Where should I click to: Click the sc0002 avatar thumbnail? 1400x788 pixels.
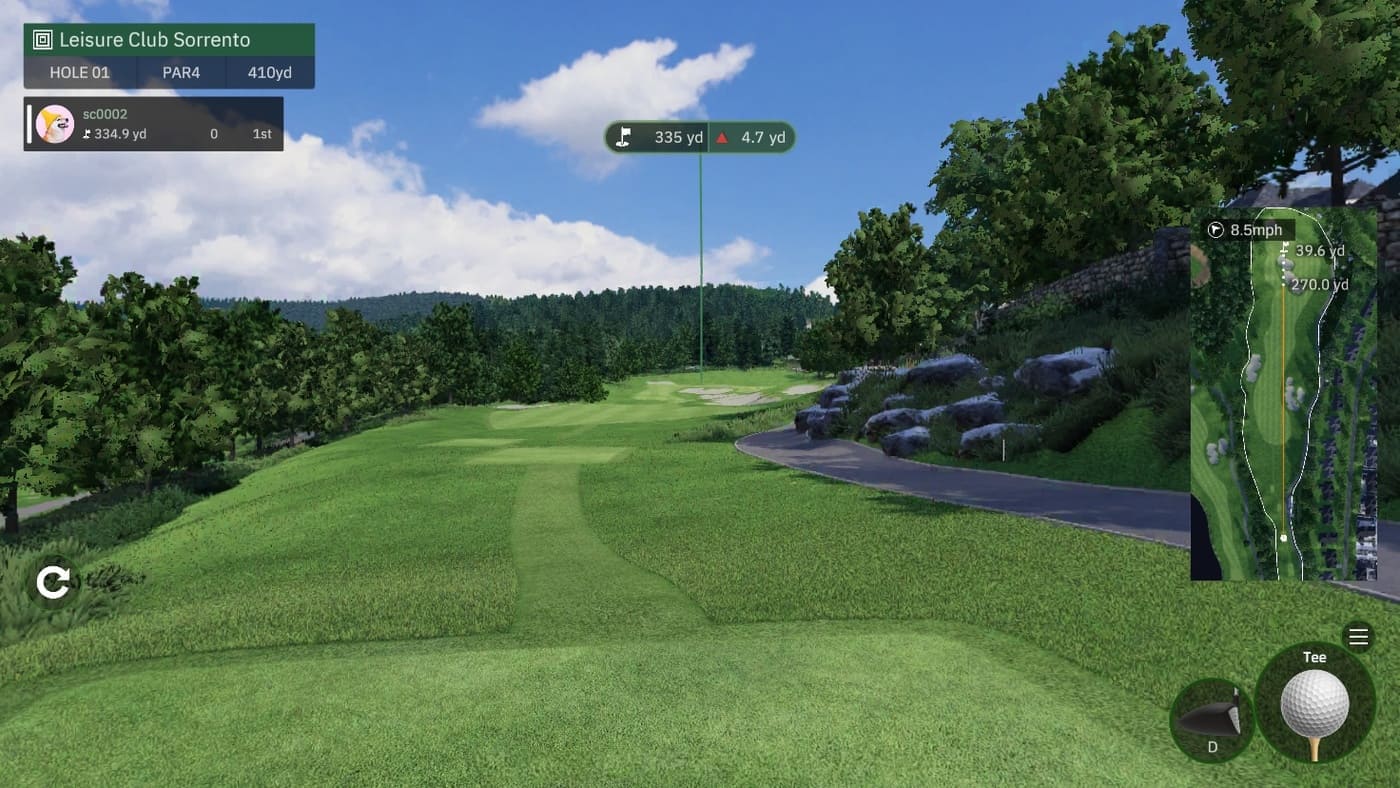[x=55, y=122]
